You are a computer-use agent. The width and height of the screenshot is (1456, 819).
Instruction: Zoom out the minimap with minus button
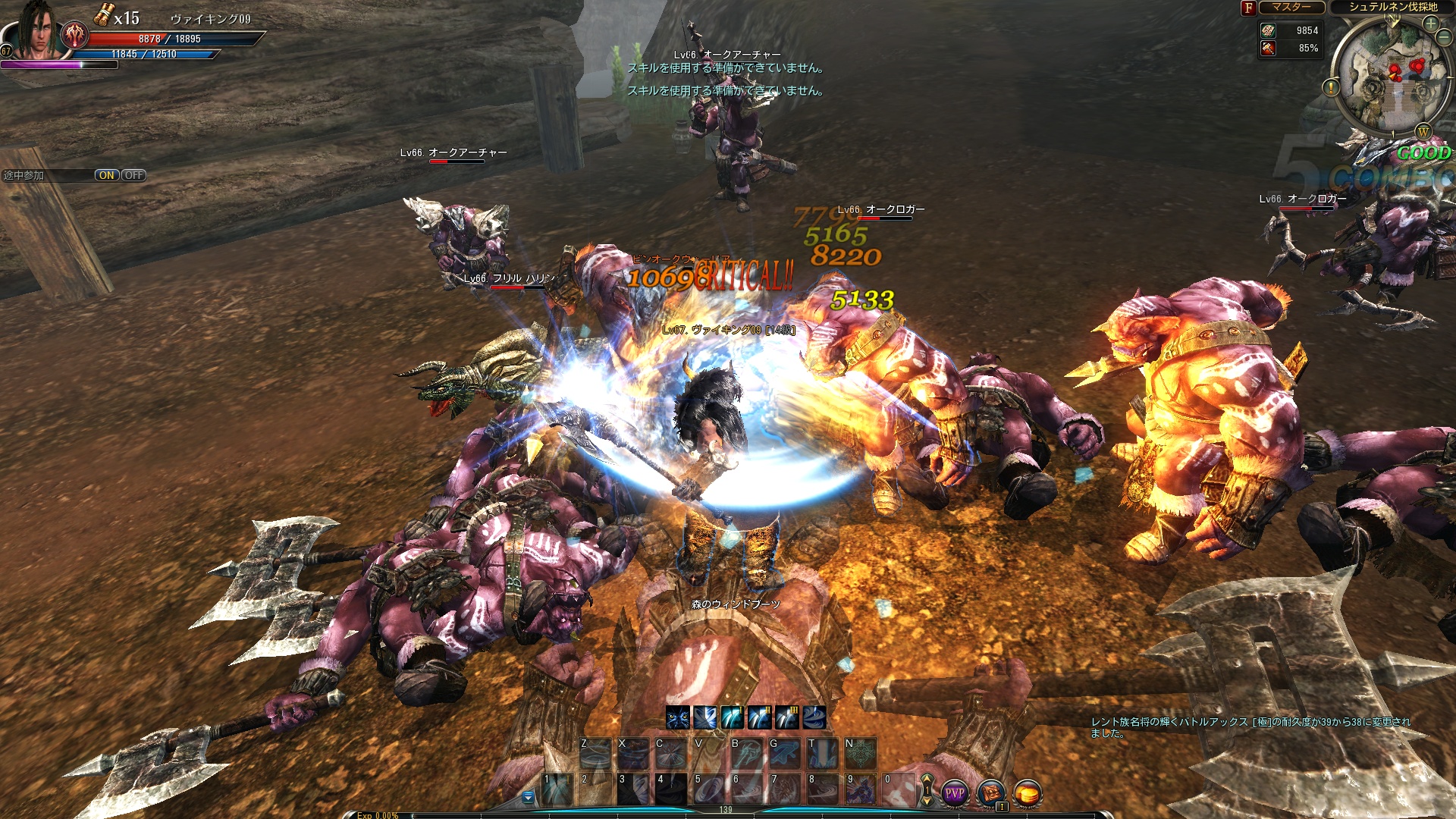click(1445, 38)
